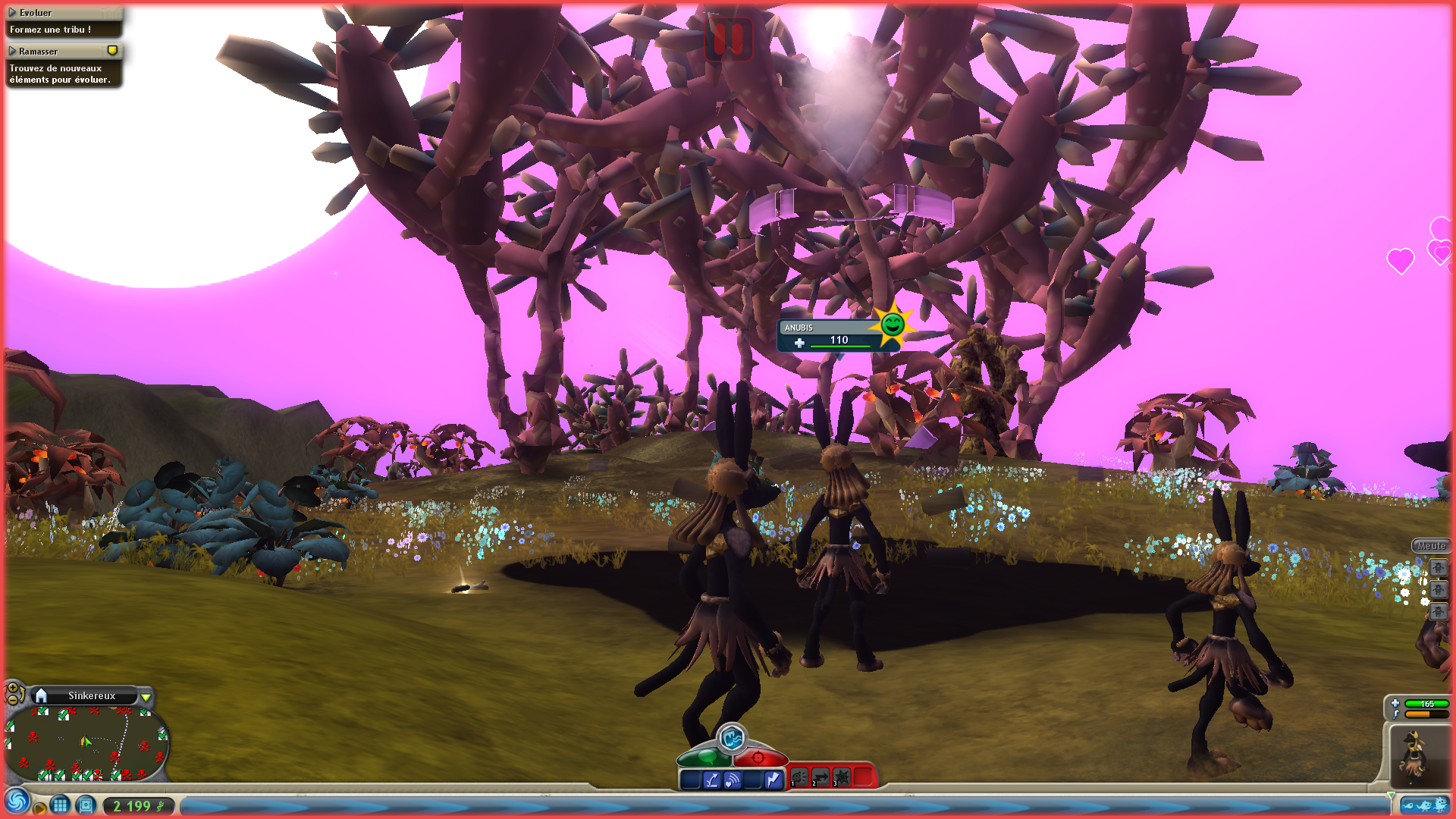
Task: Open the Sporepedia grid button
Action: point(61,805)
